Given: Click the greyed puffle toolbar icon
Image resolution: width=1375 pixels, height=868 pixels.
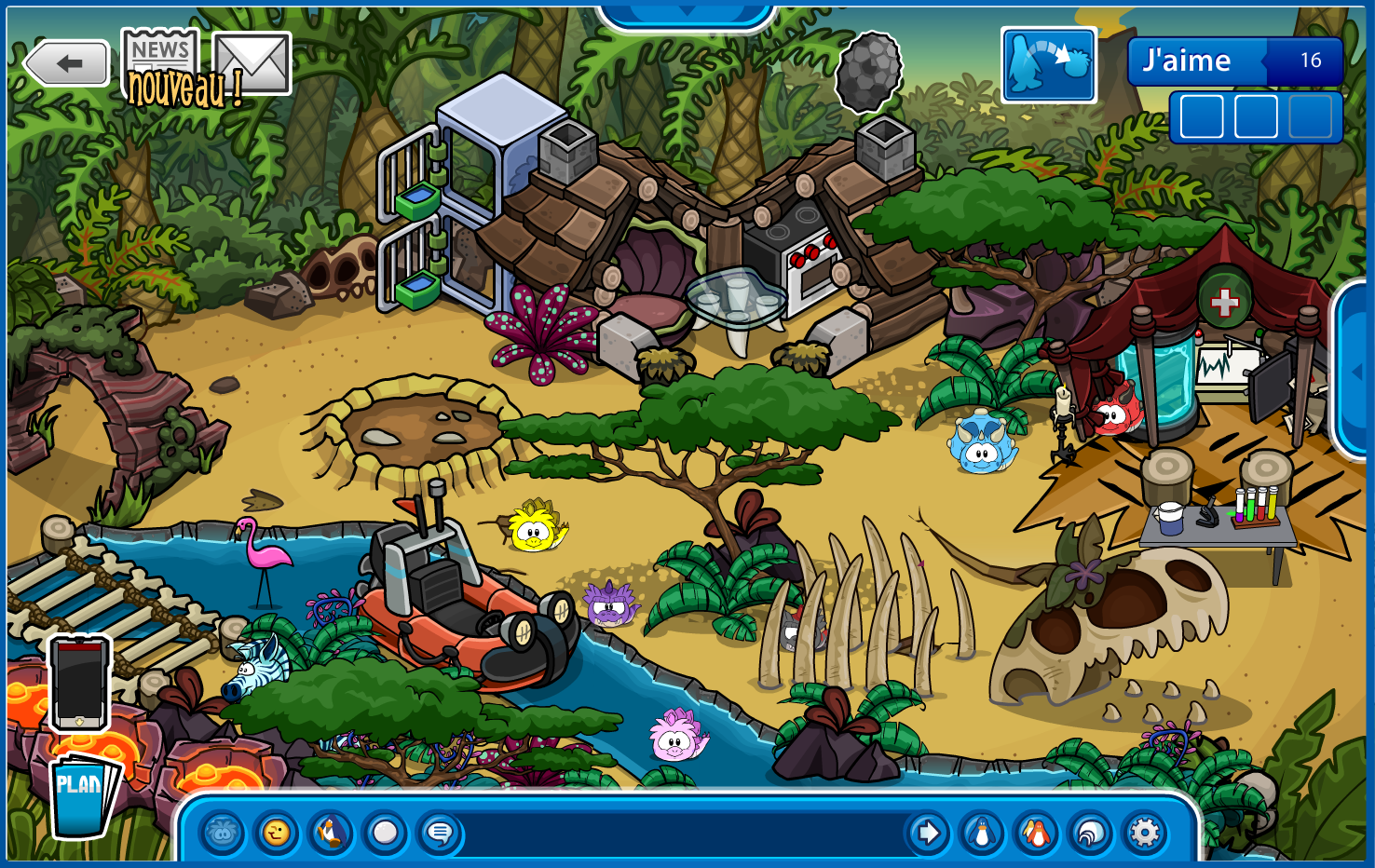Looking at the screenshot, I should point(223,833).
